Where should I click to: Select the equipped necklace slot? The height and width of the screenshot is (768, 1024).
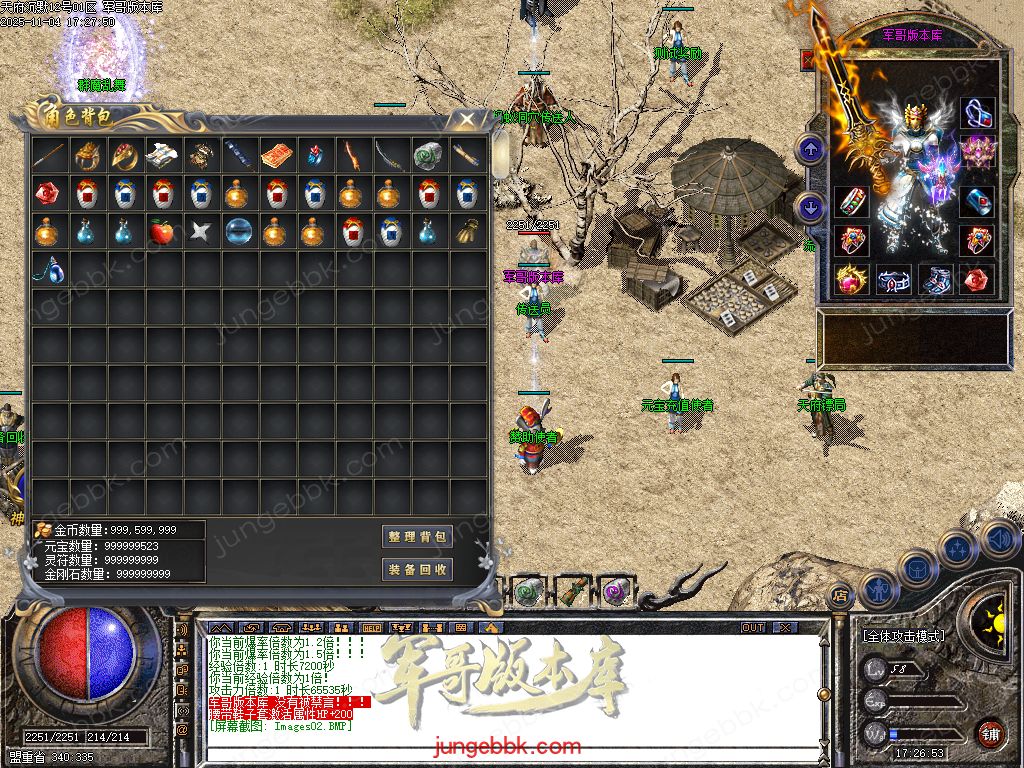[x=977, y=113]
